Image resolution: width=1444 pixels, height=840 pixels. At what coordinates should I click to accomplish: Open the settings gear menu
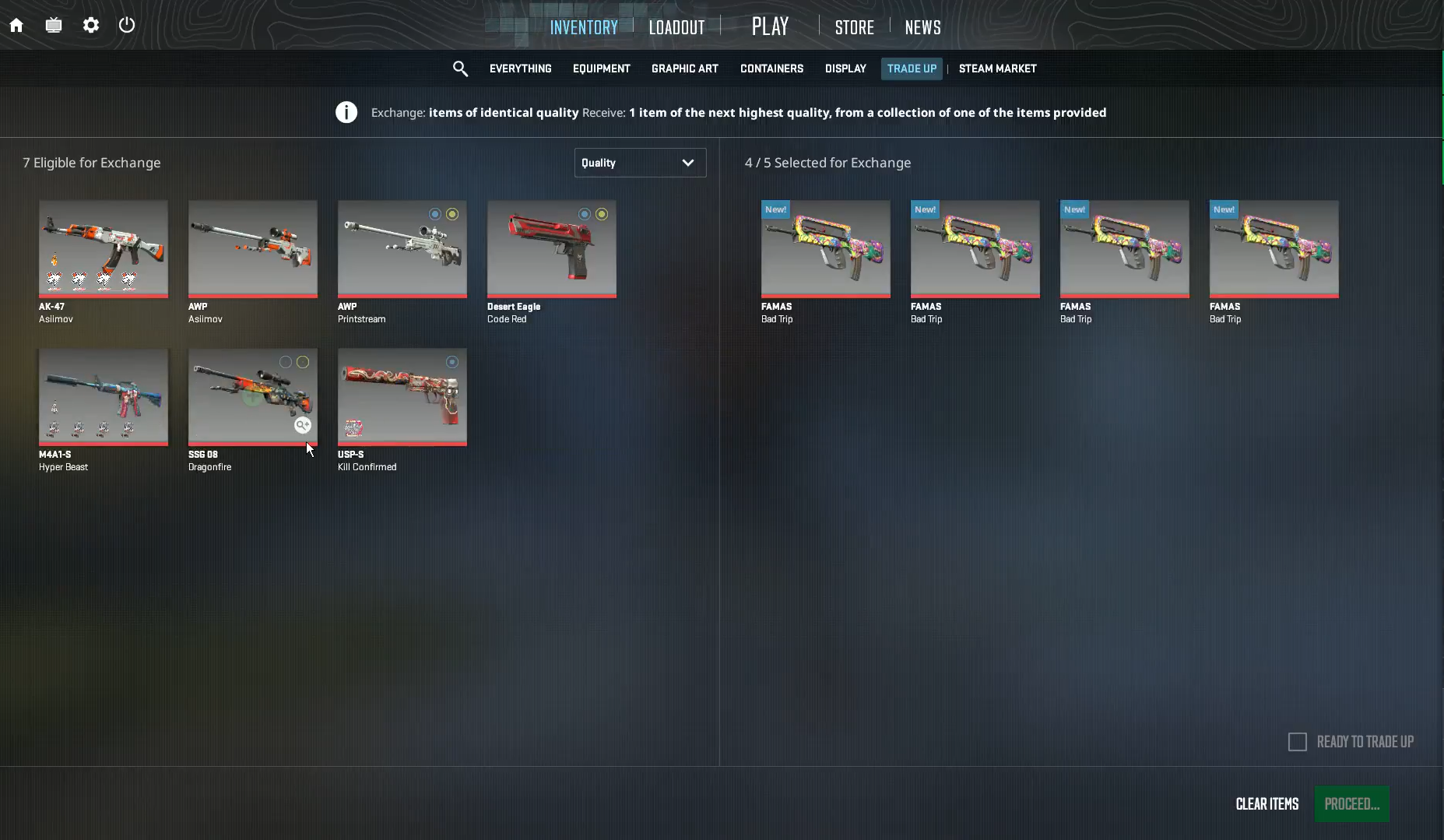(91, 26)
